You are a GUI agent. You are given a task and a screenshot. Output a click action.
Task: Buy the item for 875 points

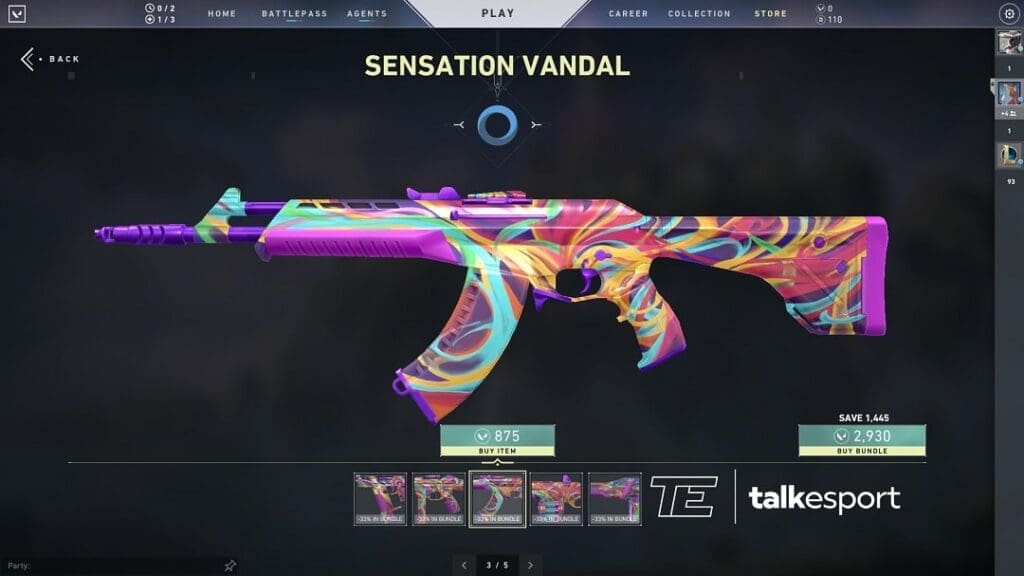pyautogui.click(x=497, y=441)
